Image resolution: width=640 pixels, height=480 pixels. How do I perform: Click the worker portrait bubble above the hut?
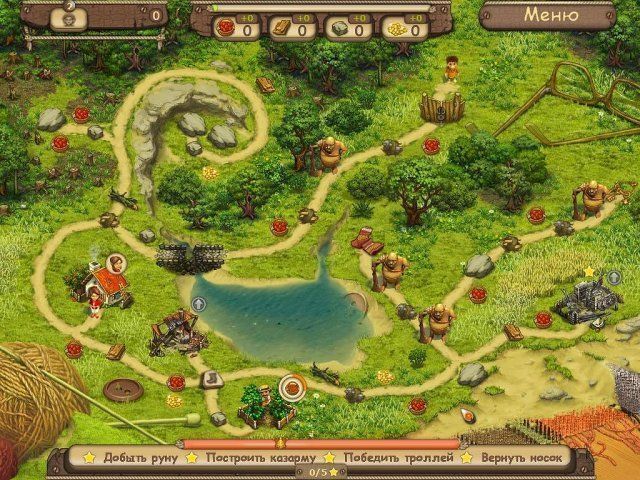(x=118, y=264)
